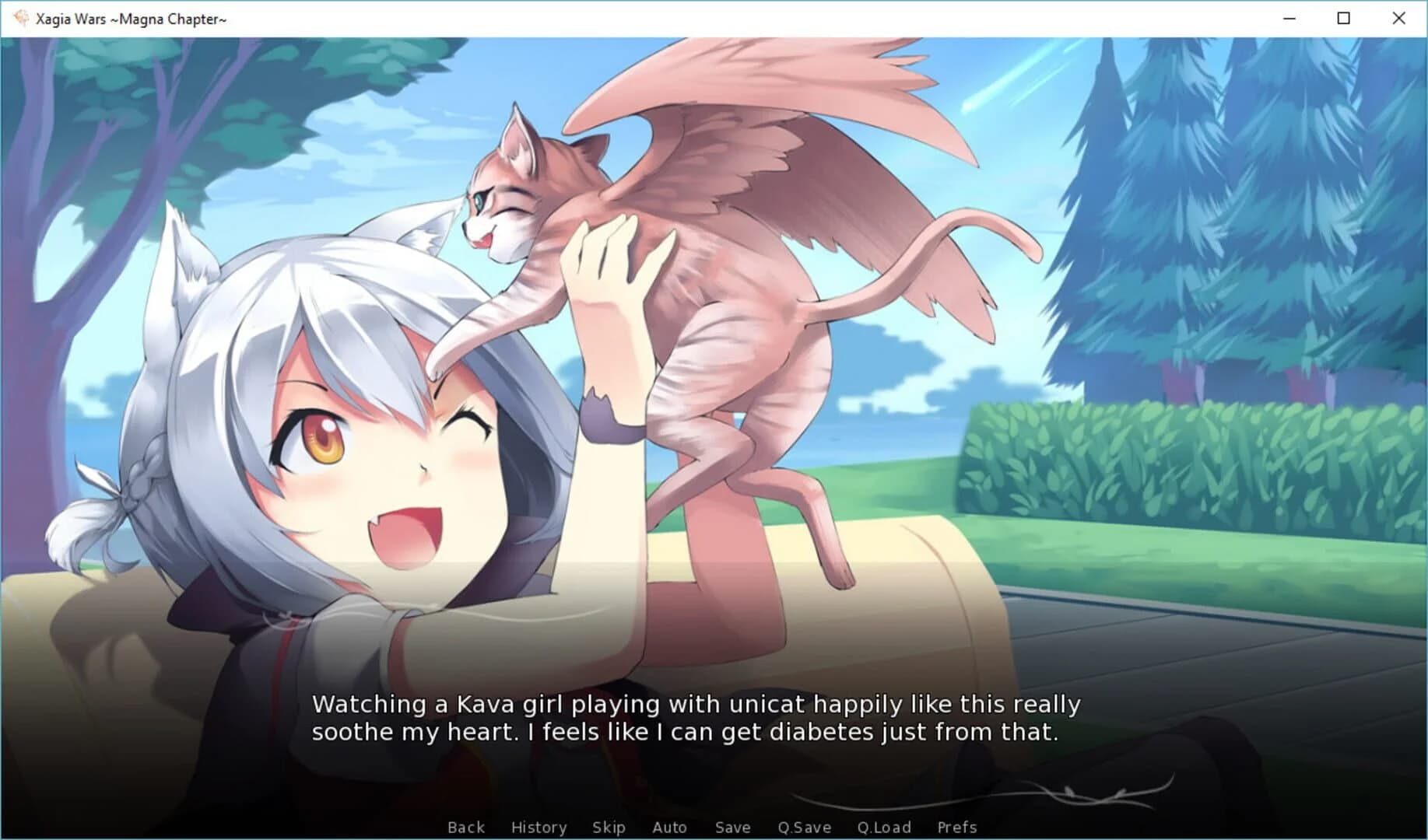This screenshot has height=840, width=1428.
Task: Load the quick save using Q.Load
Action: [885, 827]
